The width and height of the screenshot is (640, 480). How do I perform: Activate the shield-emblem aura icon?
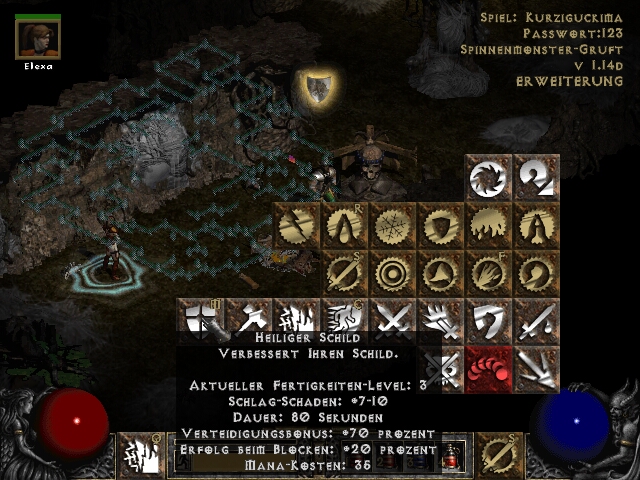pyautogui.click(x=442, y=226)
